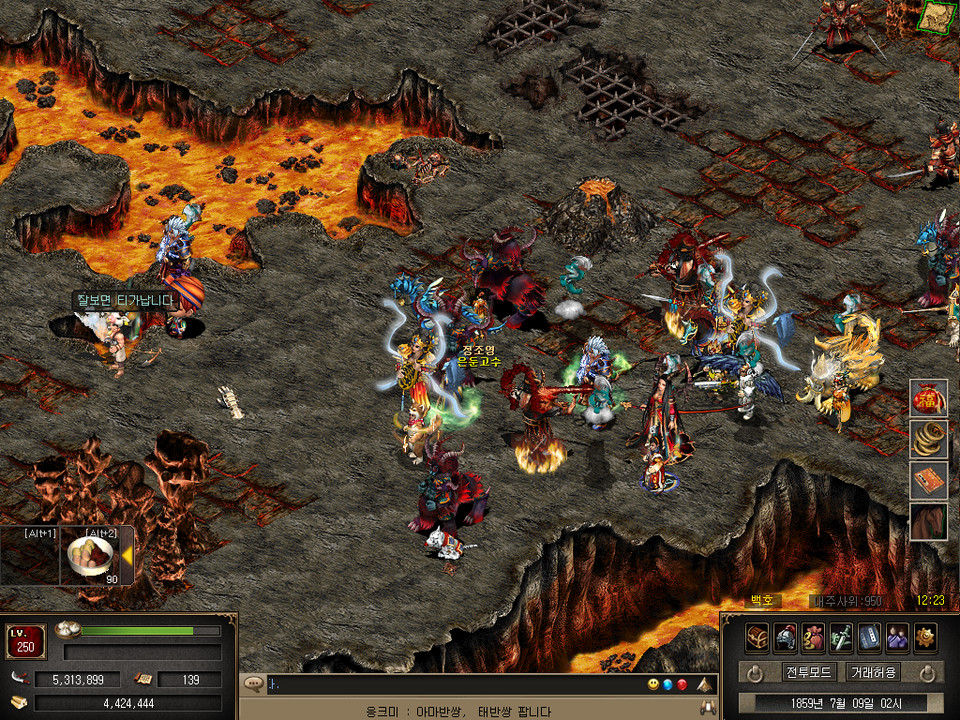
Task: Select the horse mount icon
Action: pyautogui.click(x=928, y=521)
